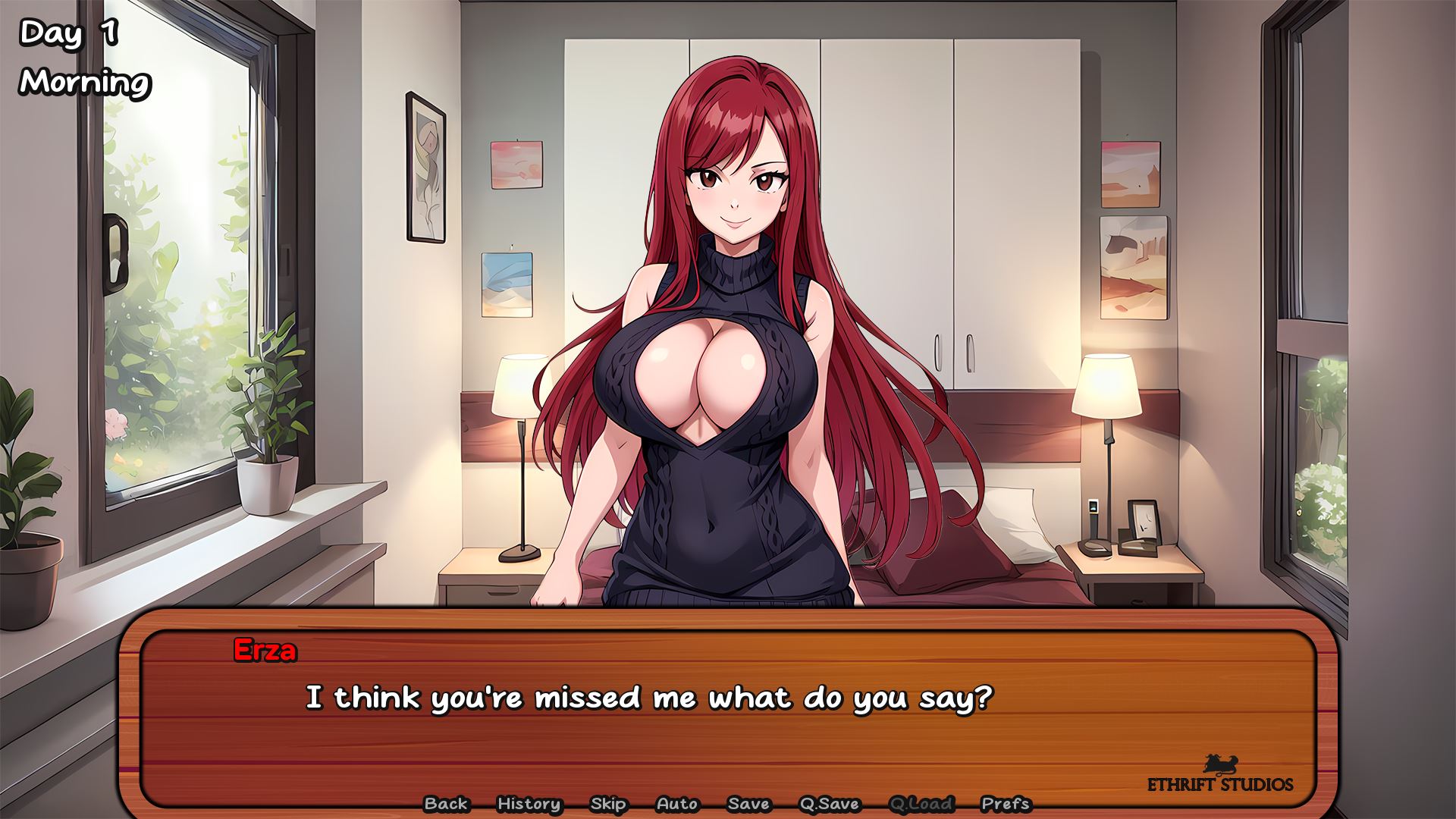Click Q.Save to quick save
The width and height of the screenshot is (1456, 819).
click(x=829, y=804)
